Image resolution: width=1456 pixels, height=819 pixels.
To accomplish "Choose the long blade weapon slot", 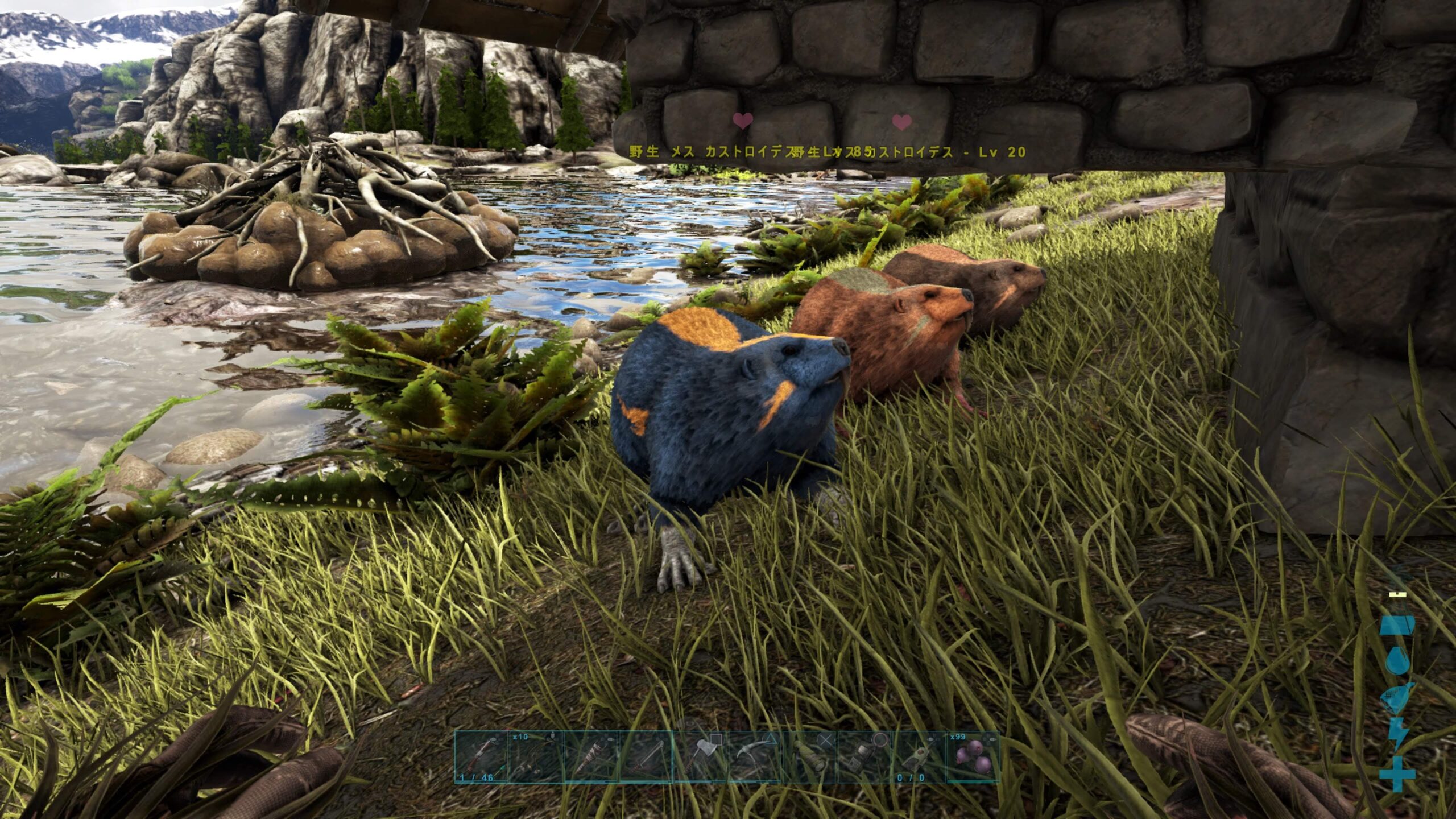I will tap(646, 758).
